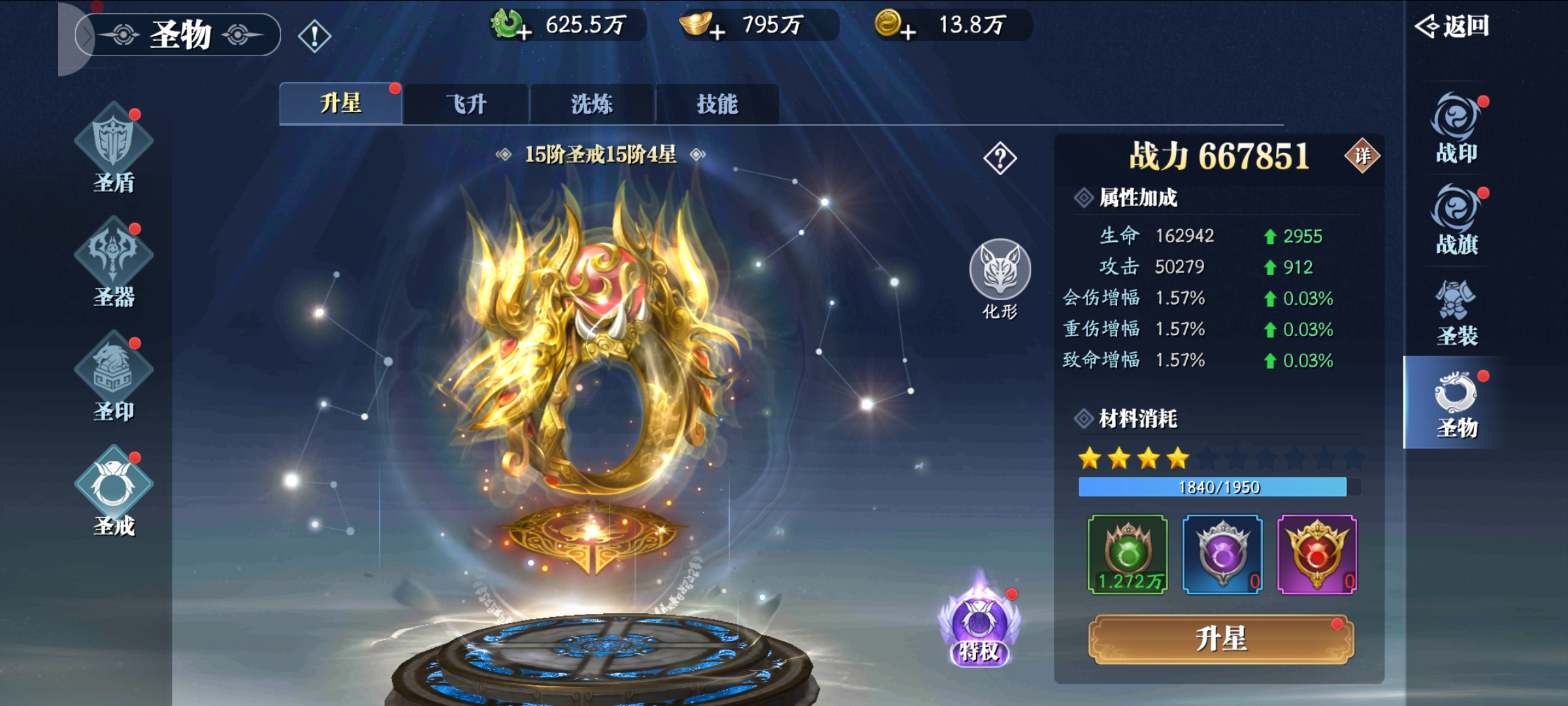The height and width of the screenshot is (706, 1568).
Task: Select the 洗炼 tab
Action: point(592,105)
